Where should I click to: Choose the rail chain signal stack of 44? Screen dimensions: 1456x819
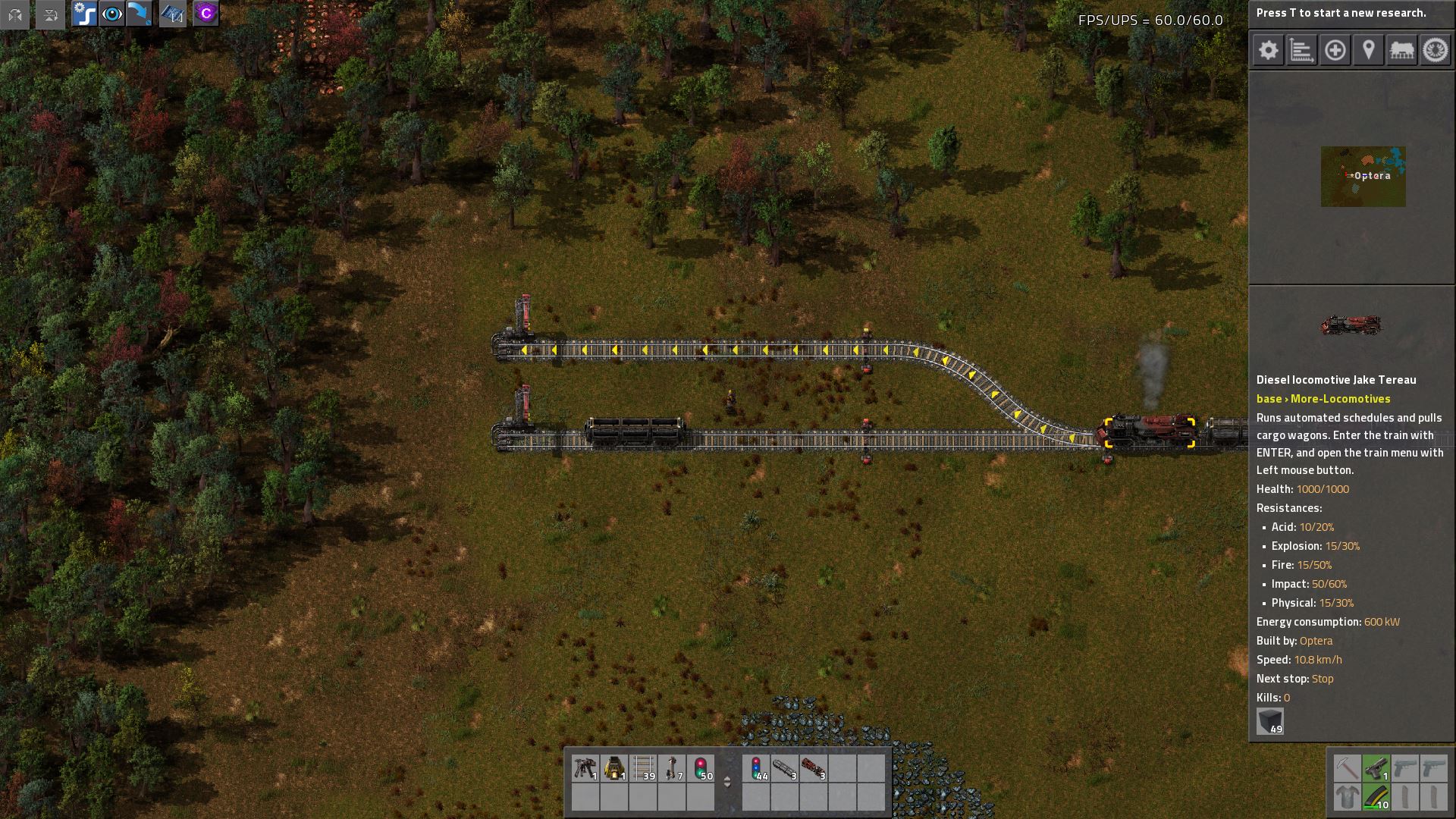[757, 769]
